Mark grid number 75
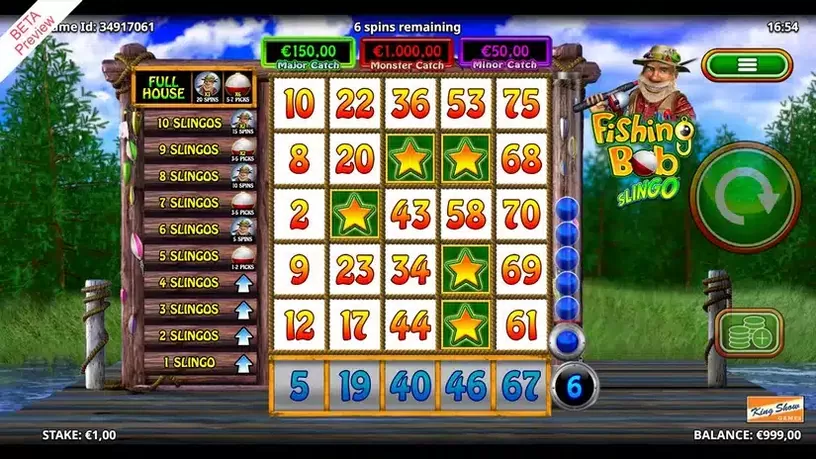Viewport: 816px width, 459px height. pos(520,104)
